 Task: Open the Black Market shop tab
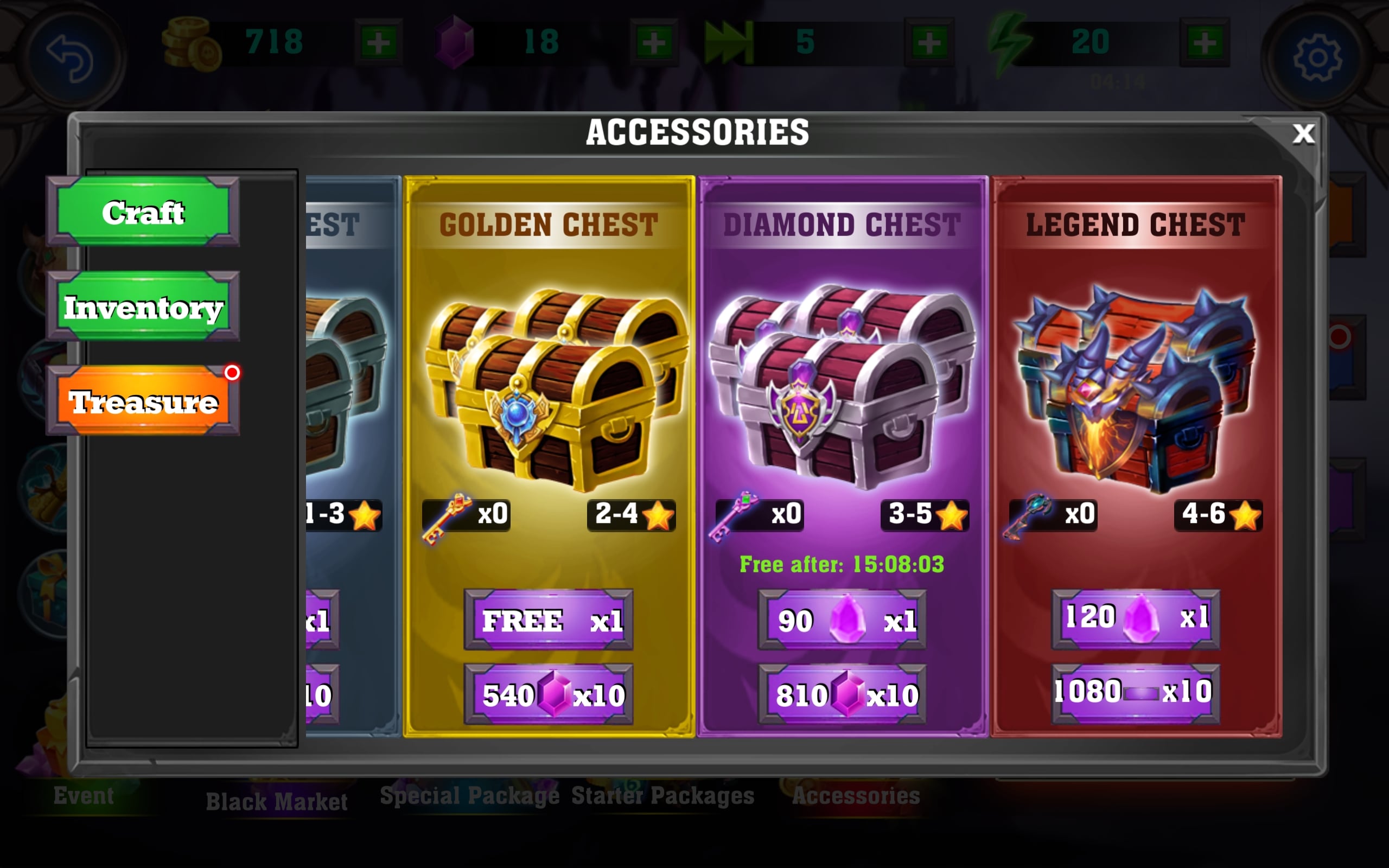(277, 801)
